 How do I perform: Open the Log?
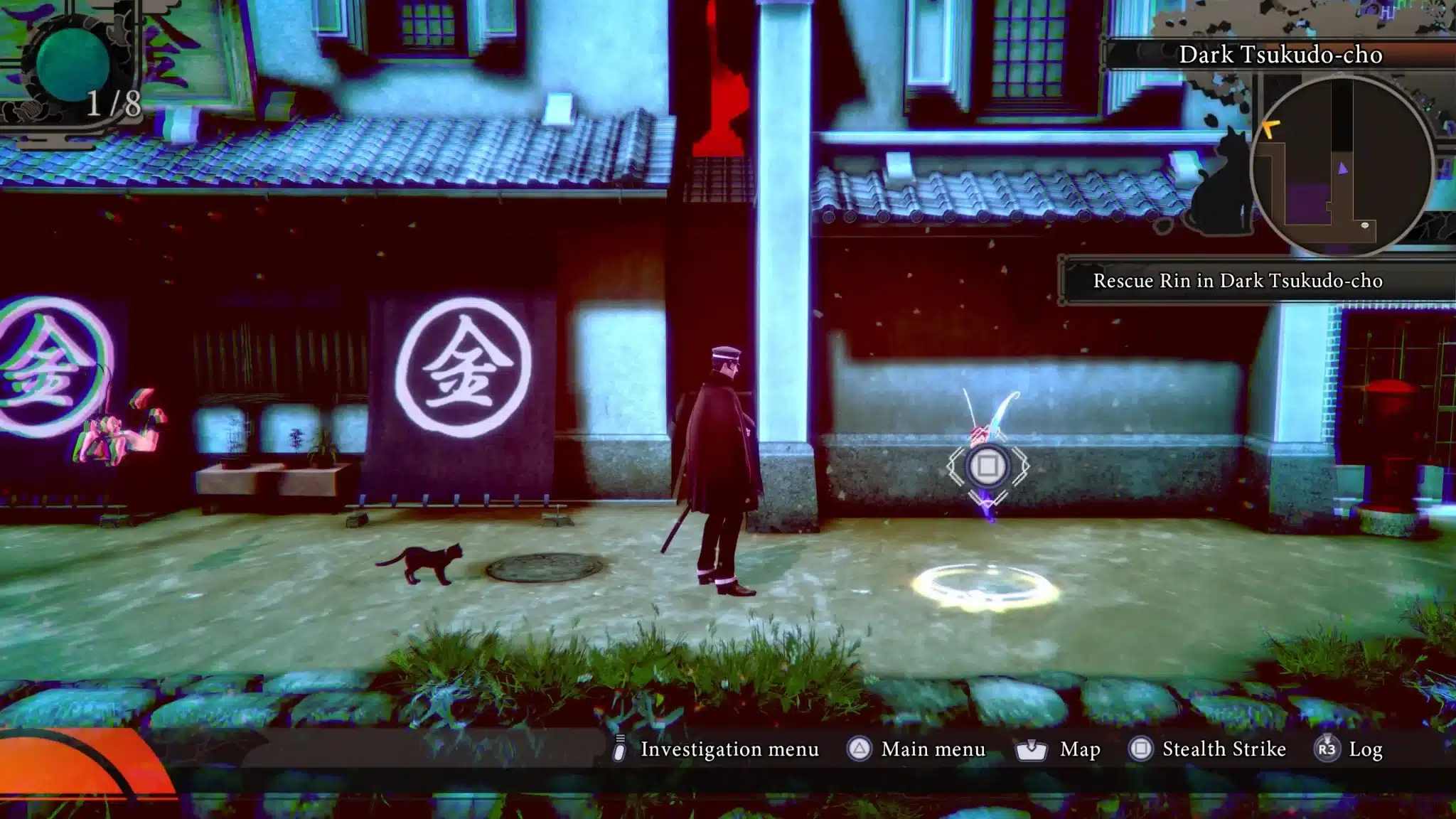pos(1349,749)
